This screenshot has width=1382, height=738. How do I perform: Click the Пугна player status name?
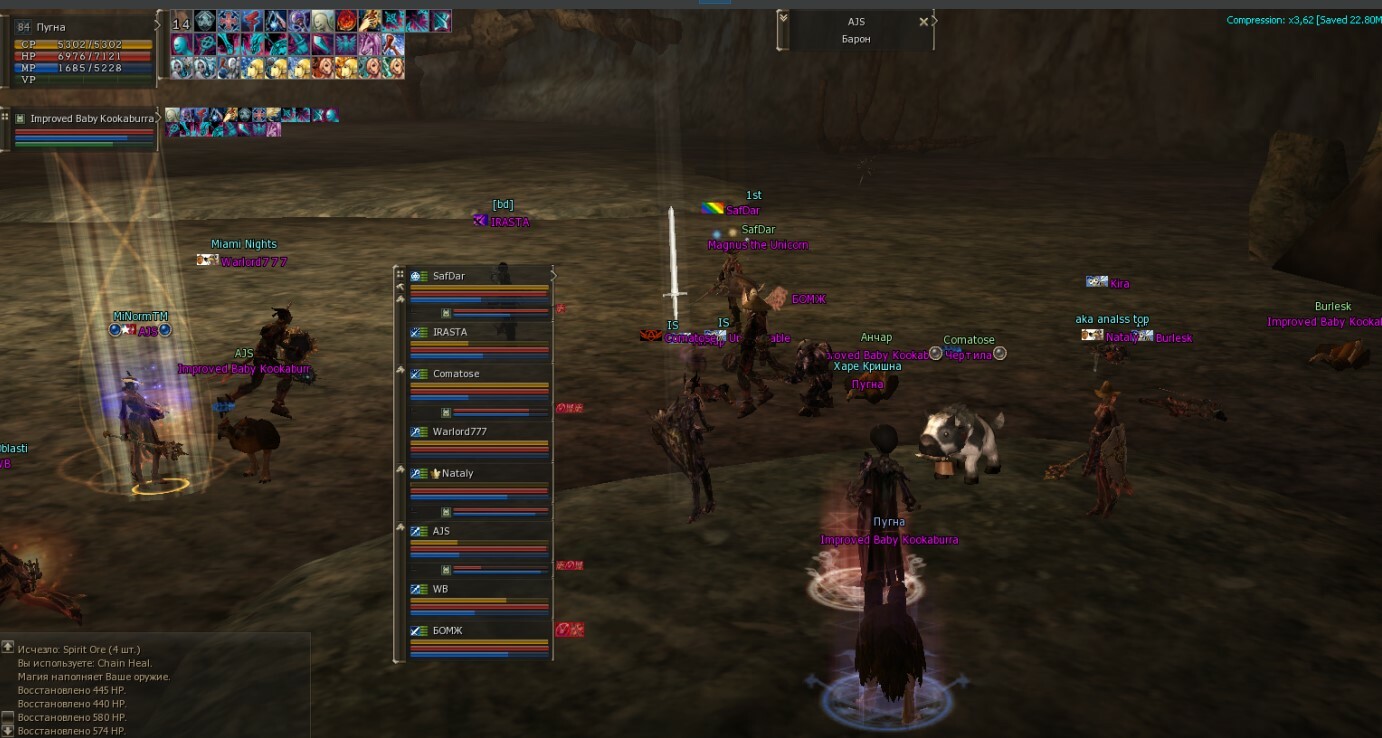pos(51,27)
